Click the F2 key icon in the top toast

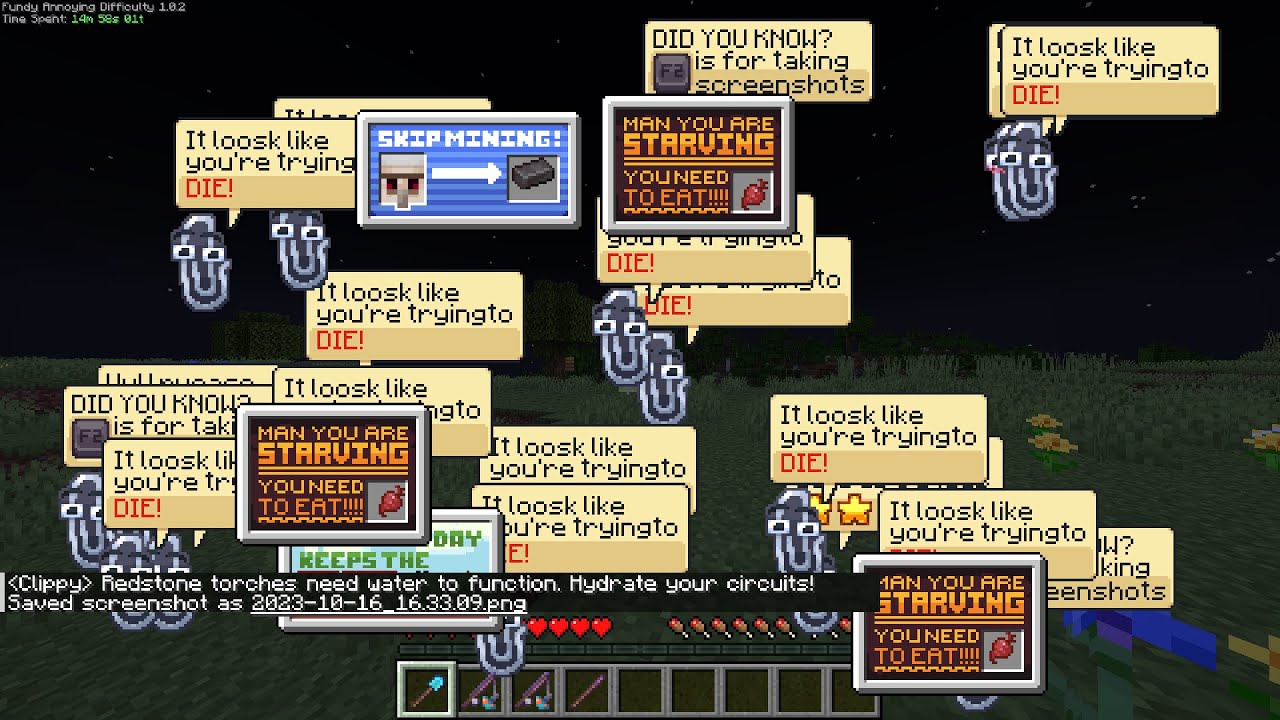point(672,70)
